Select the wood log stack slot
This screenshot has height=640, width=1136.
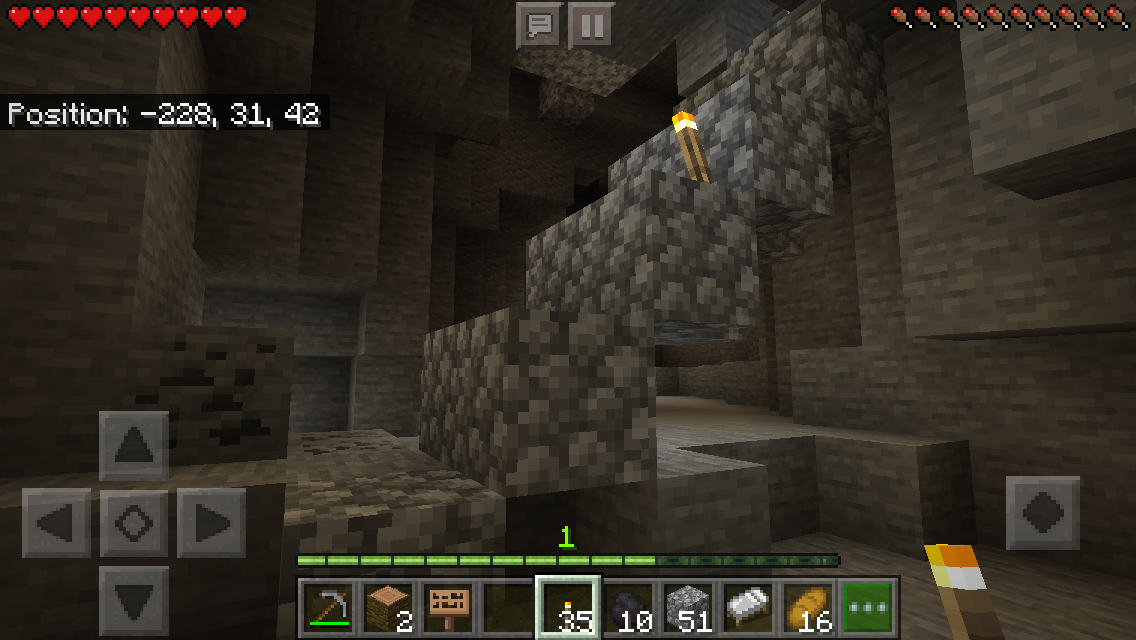[388, 607]
